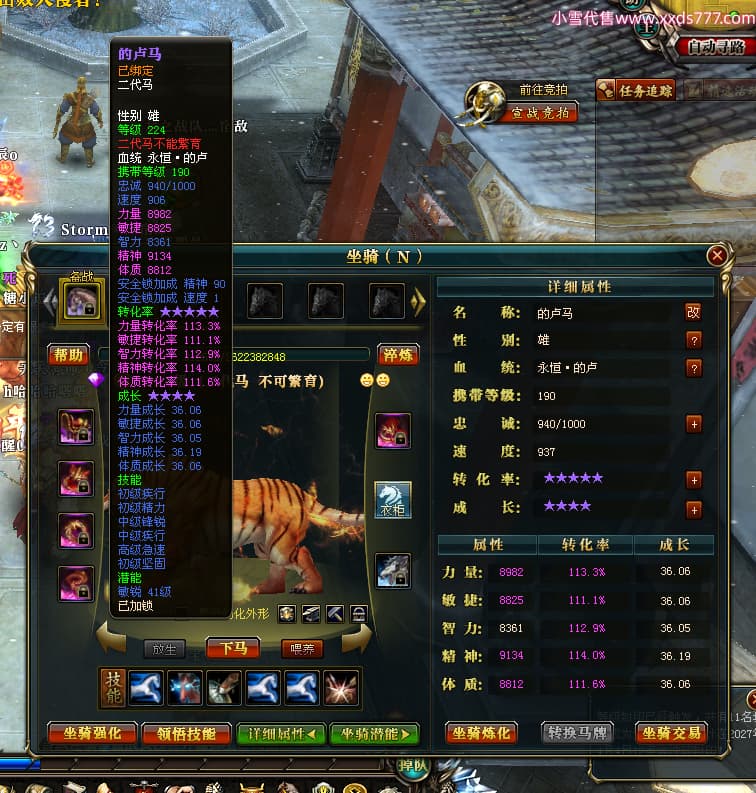Image resolution: width=756 pixels, height=793 pixels.
Task: Open the 坐骑潜能 mount potential panel
Action: [x=374, y=733]
